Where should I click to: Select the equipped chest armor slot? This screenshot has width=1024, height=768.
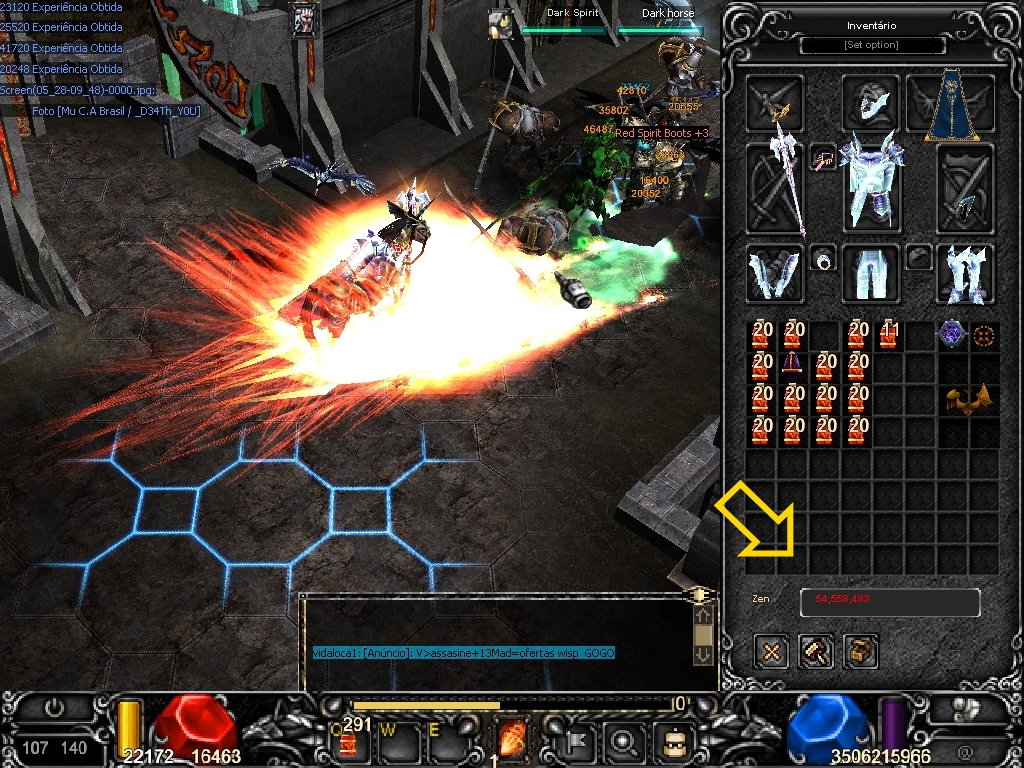tap(870, 185)
